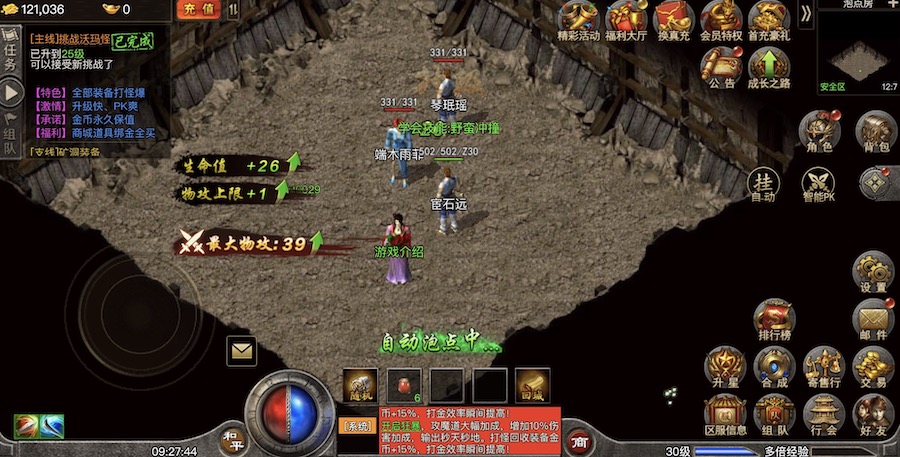
Task: Open the 邮件 mail icon
Action: click(873, 320)
